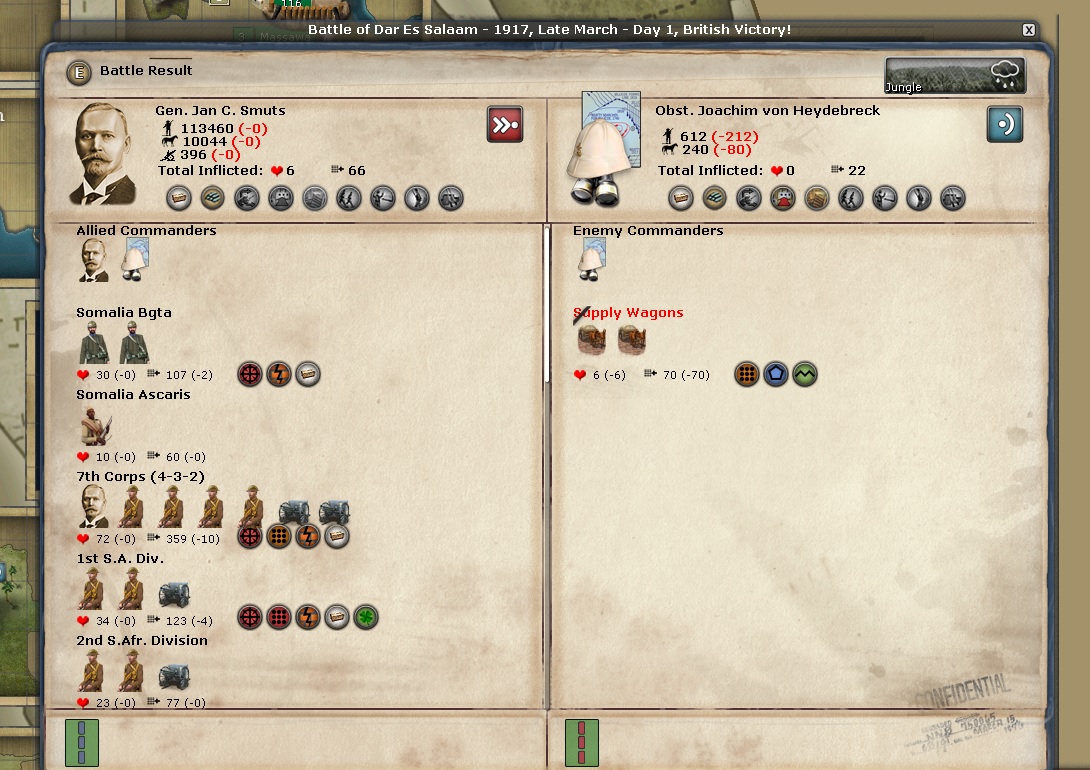Click the red-lit indicator at enemy panel bottom
1090x770 pixels.
[582, 743]
